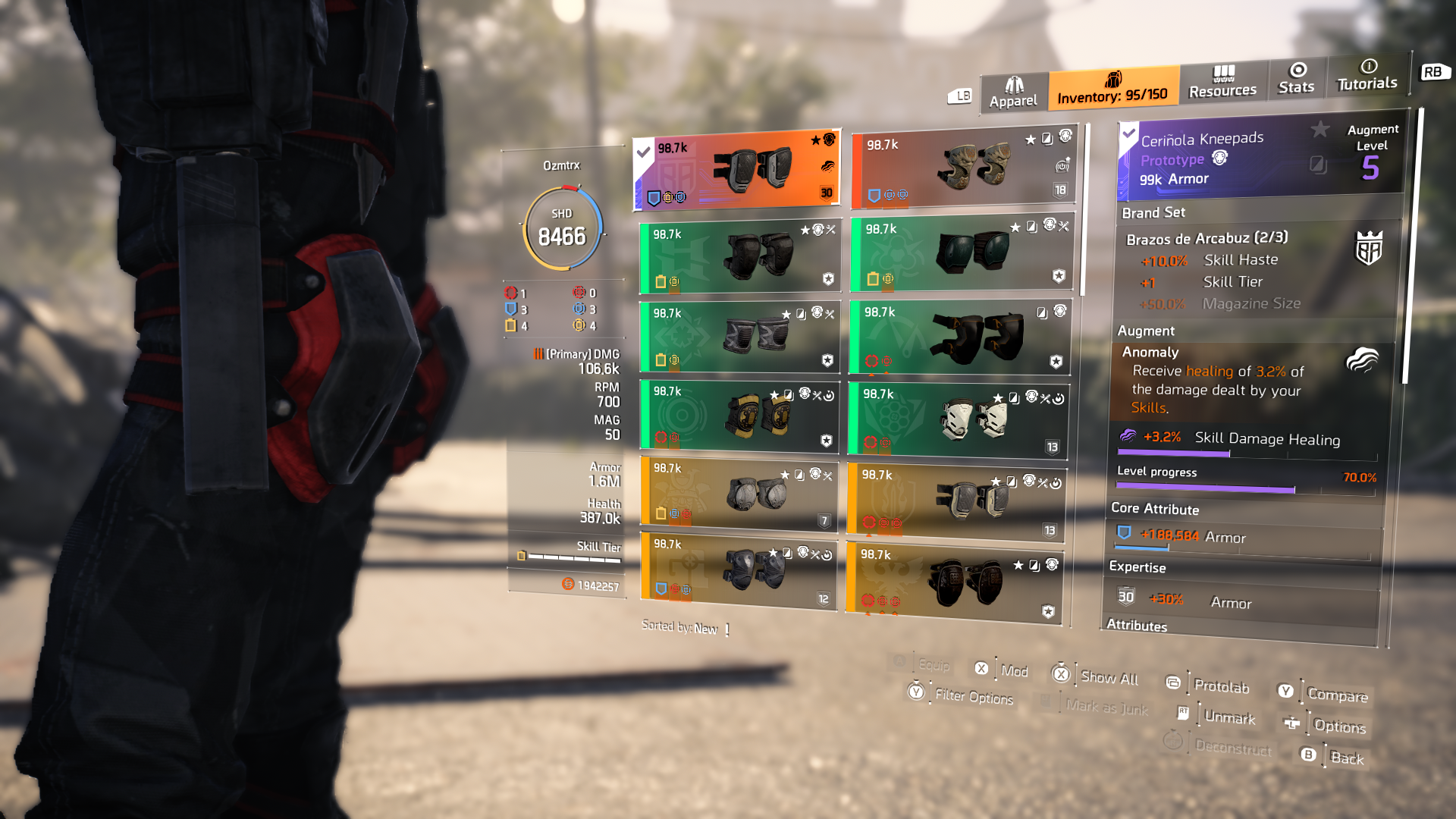Select the gold-tile kneepads marked 12
This screenshot has width=1456, height=819.
point(739,570)
